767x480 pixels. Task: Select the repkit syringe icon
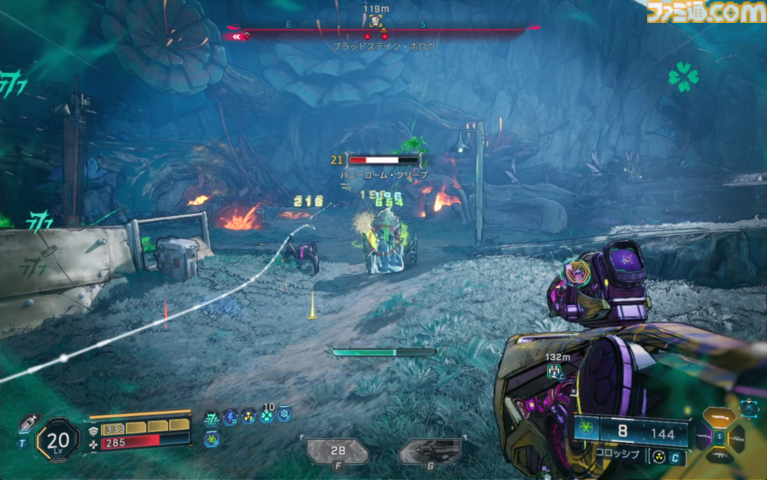click(25, 421)
